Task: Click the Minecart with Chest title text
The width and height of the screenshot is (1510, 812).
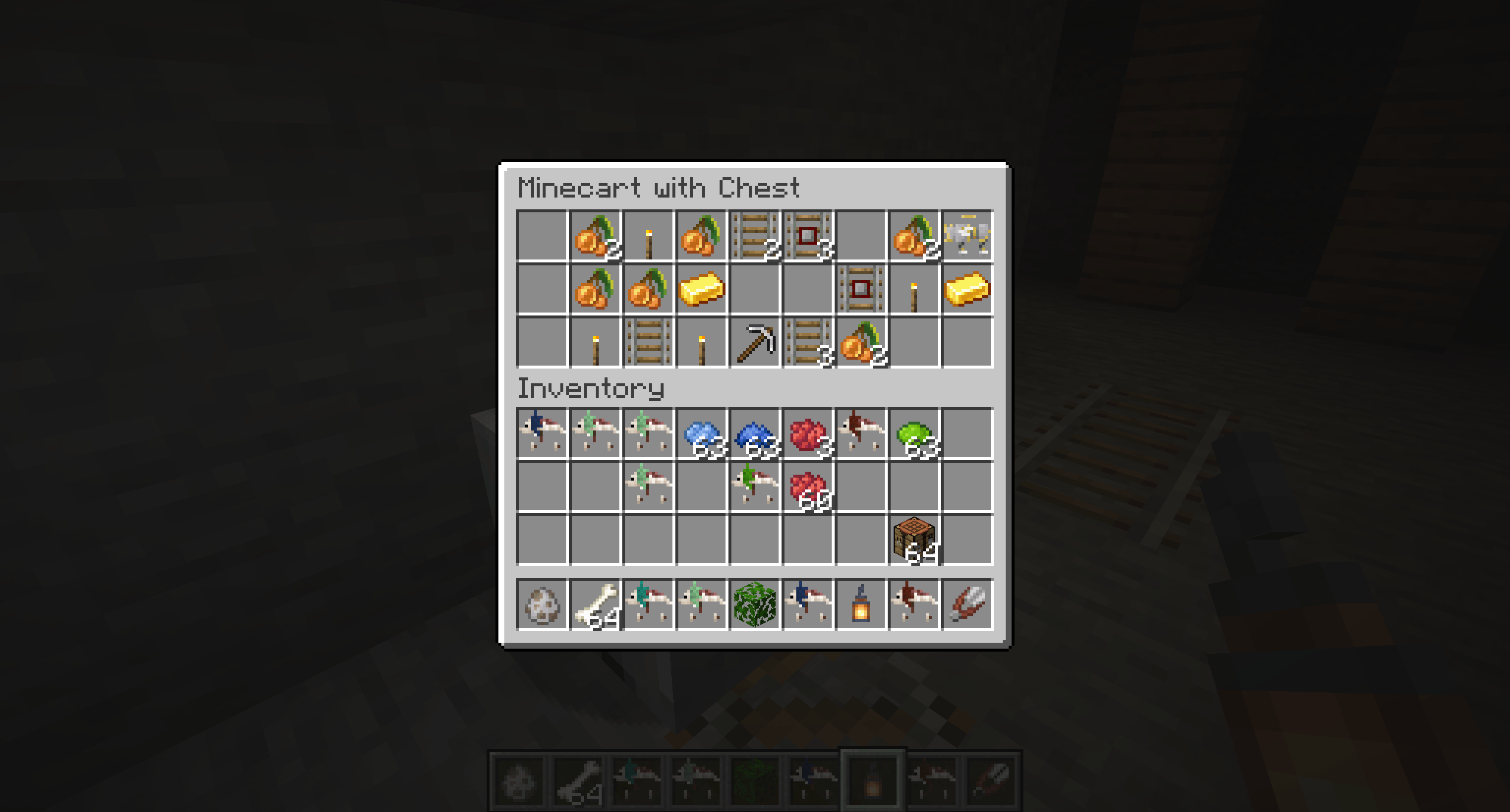Action: tap(659, 188)
